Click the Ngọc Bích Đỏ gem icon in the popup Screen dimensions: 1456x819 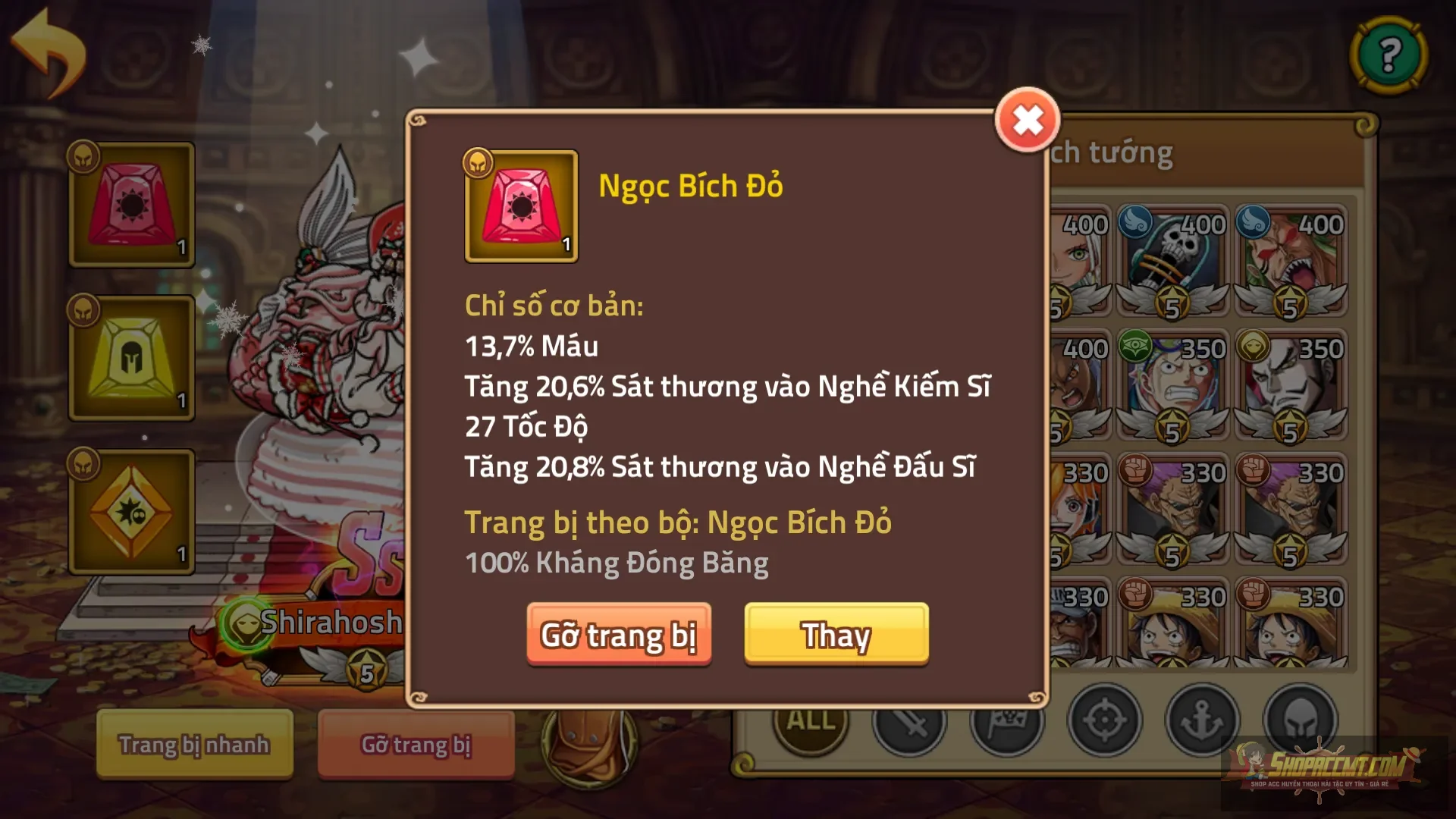(520, 206)
